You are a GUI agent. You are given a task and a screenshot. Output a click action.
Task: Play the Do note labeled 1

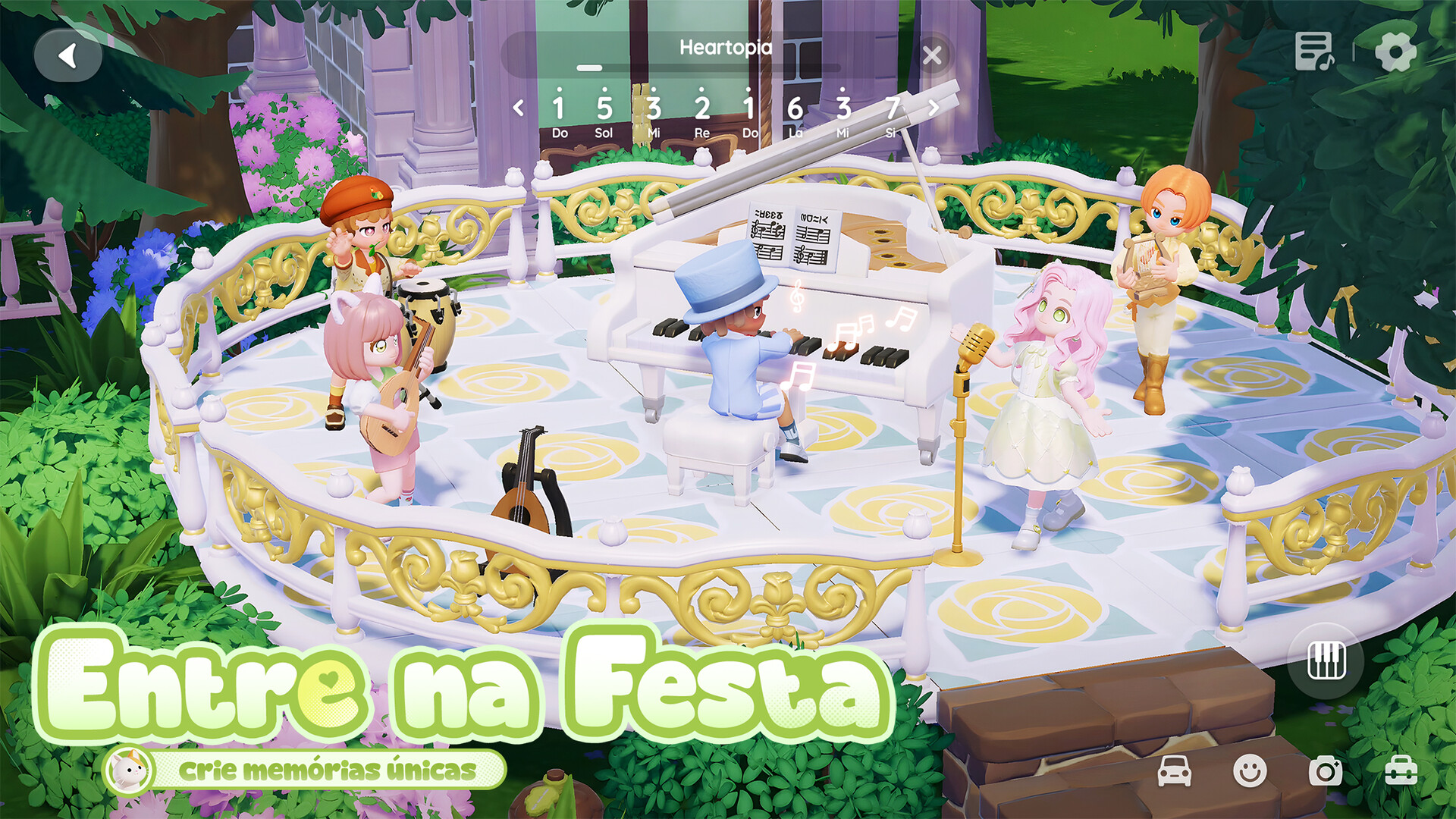[559, 108]
